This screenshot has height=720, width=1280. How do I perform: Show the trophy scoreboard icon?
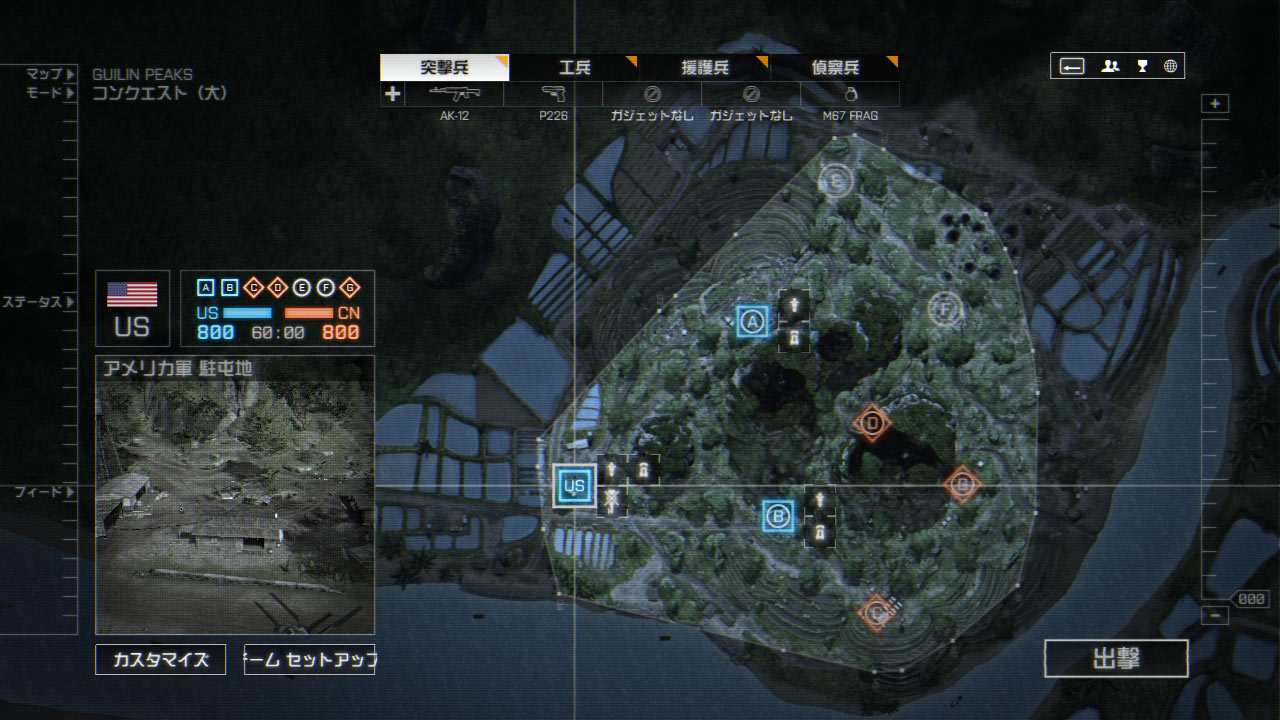pos(1141,66)
